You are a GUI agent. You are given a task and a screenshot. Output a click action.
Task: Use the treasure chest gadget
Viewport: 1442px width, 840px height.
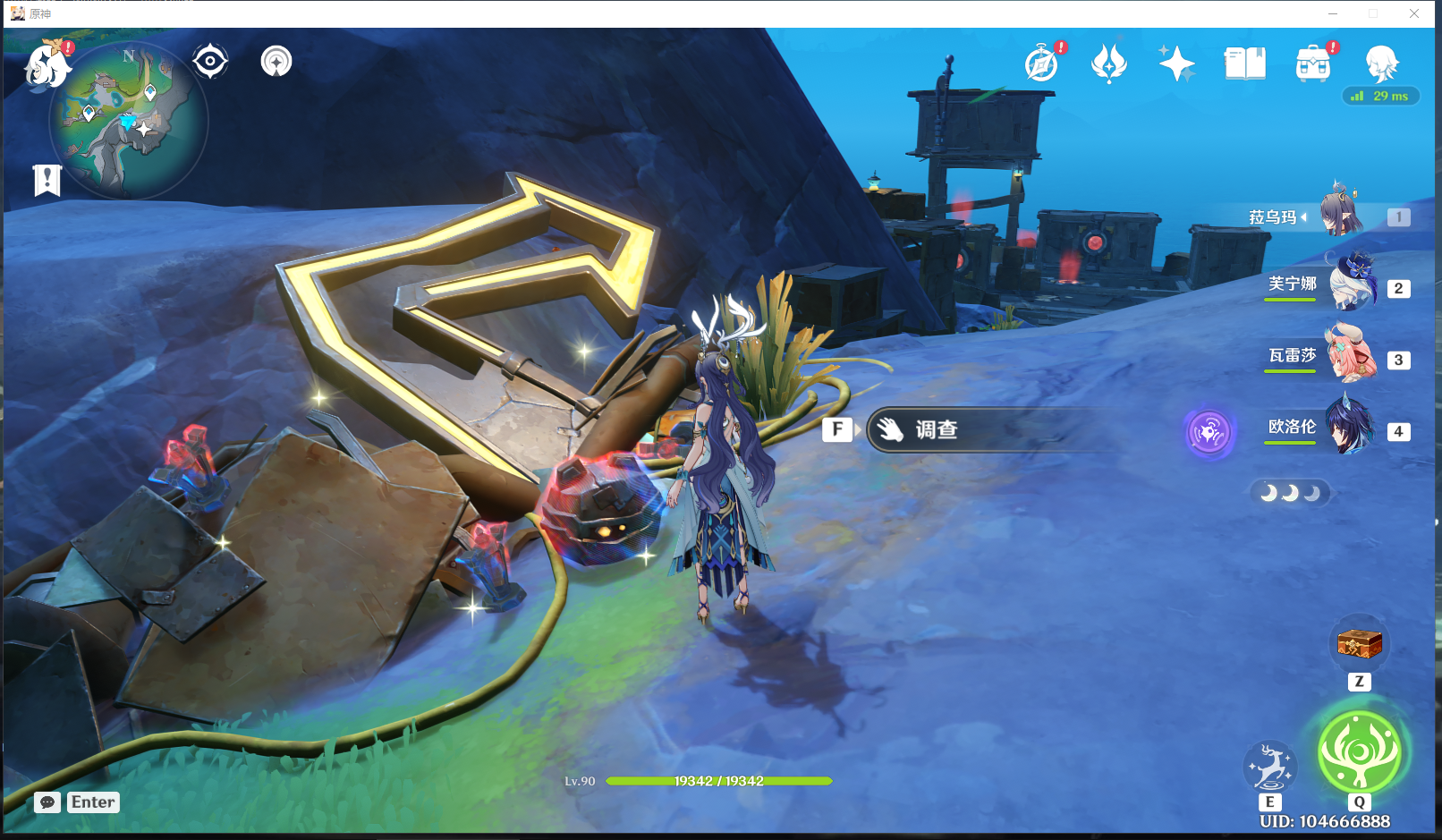[1359, 643]
